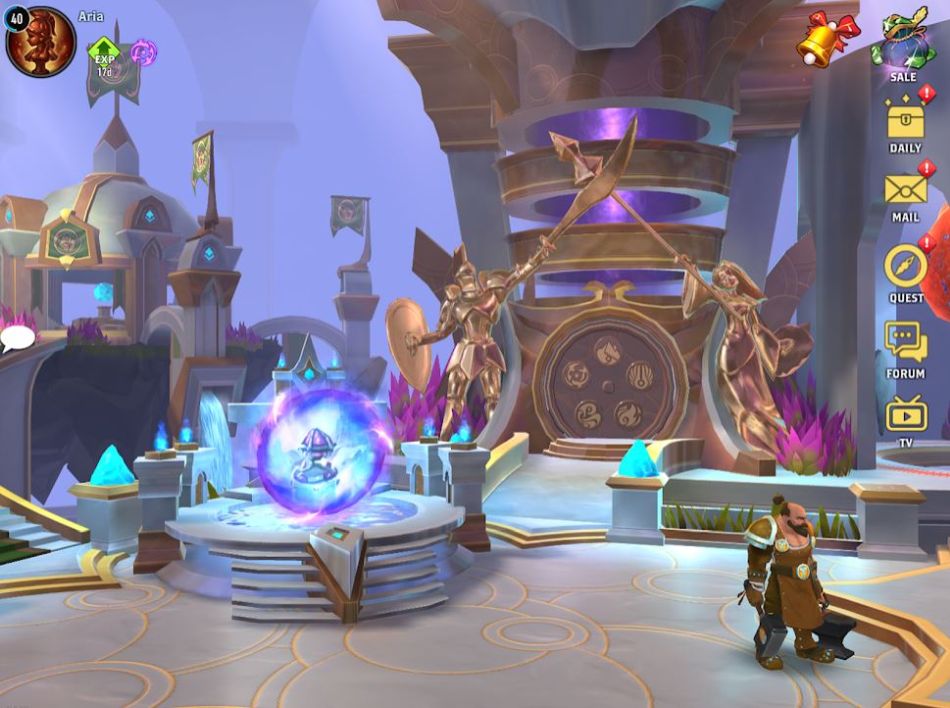
Task: Visit the Forum speech bubbles
Action: (x=905, y=342)
